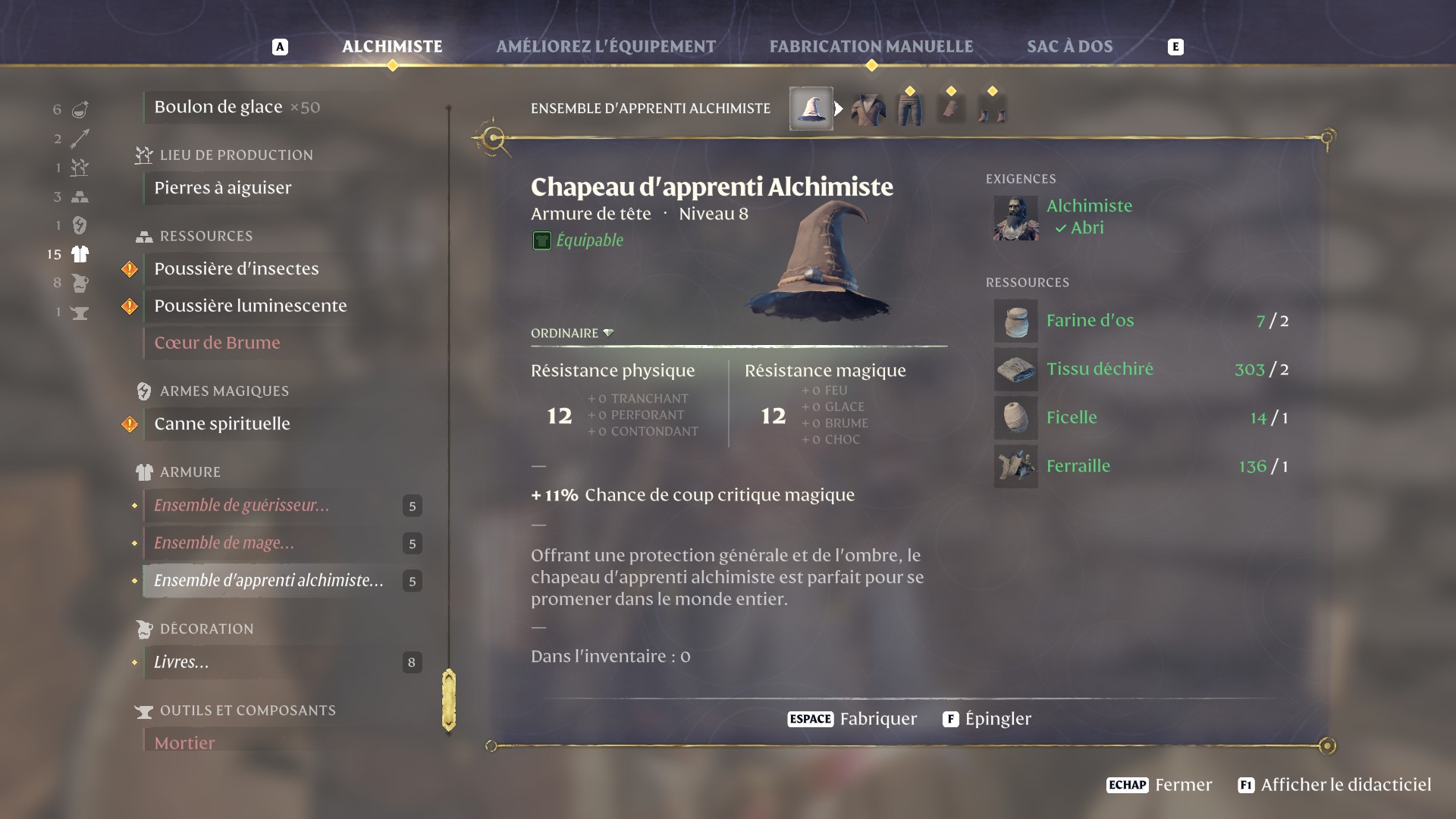Viewport: 1456px width, 819px height.
Task: Open the Livres decoration group
Action: [x=181, y=662]
